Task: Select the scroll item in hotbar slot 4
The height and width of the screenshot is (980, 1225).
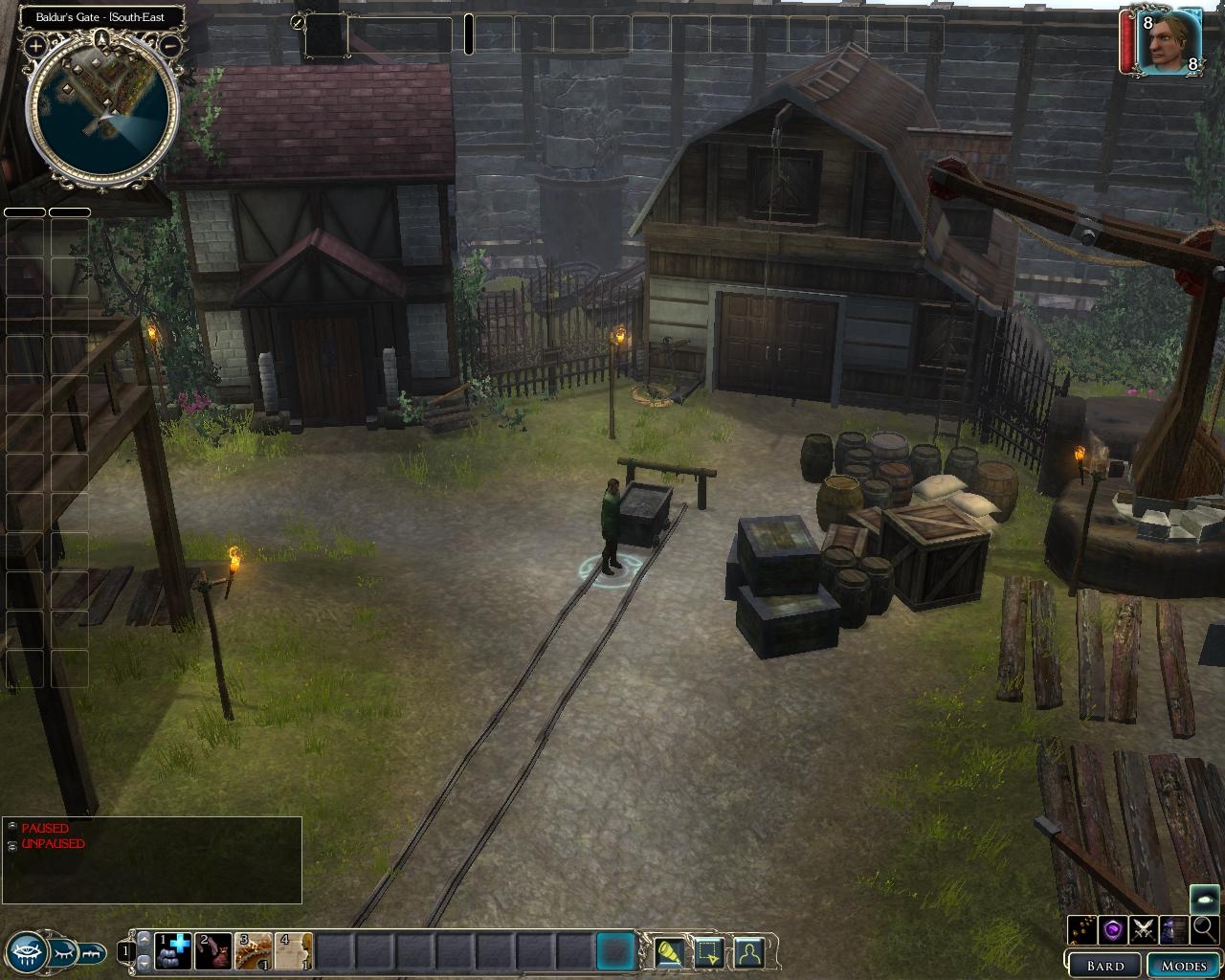Action: pyautogui.click(x=294, y=951)
